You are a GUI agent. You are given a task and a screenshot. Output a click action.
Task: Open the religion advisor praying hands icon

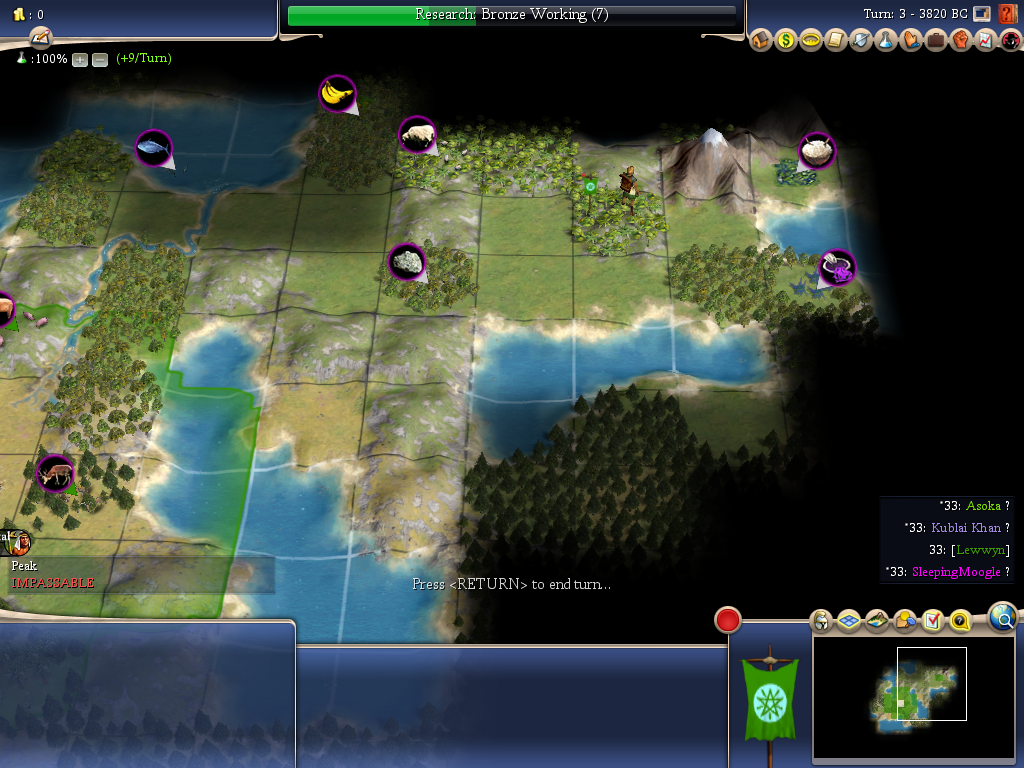(x=911, y=41)
